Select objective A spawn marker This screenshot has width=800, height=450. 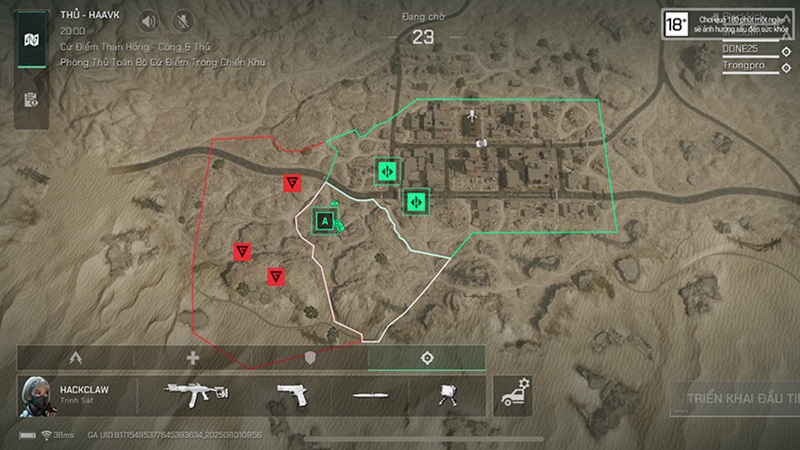(x=324, y=219)
